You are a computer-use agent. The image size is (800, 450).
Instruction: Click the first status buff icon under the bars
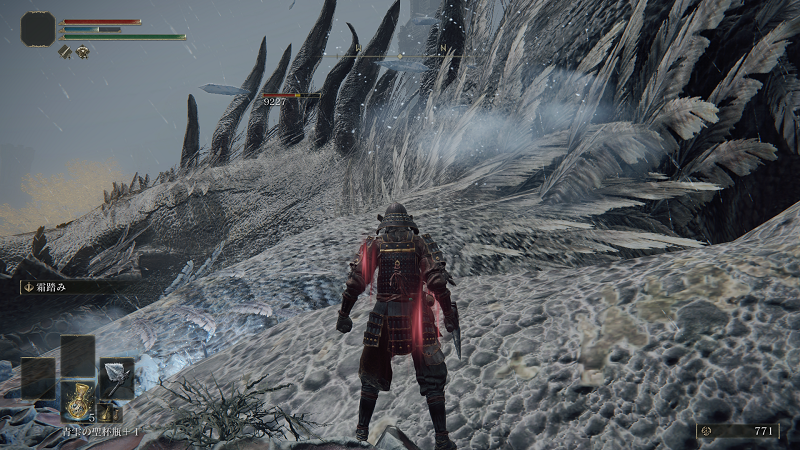click(x=65, y=51)
